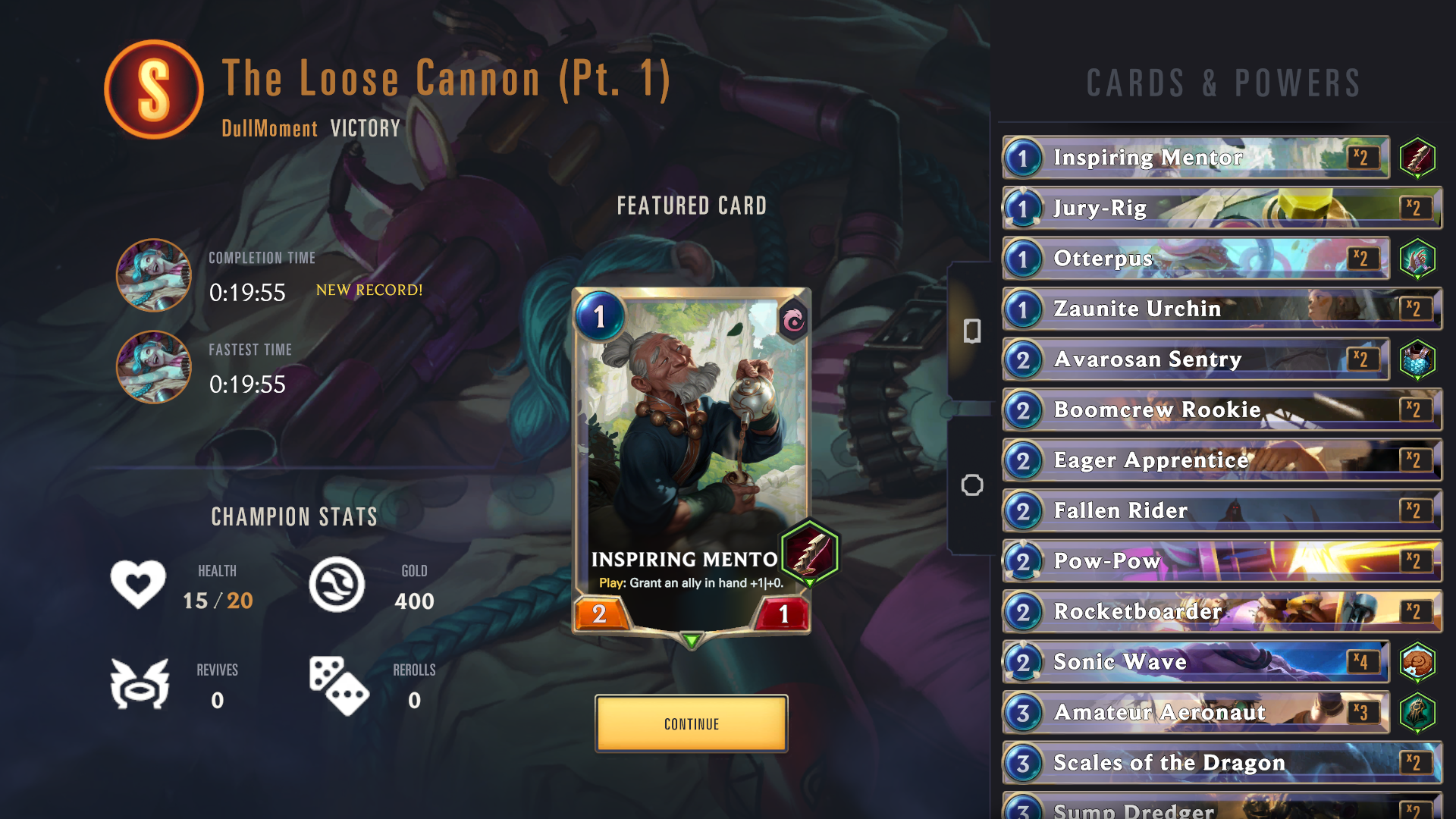Select the Scales of the Dragon row
This screenshot has height=819, width=1456.
pos(1221,763)
